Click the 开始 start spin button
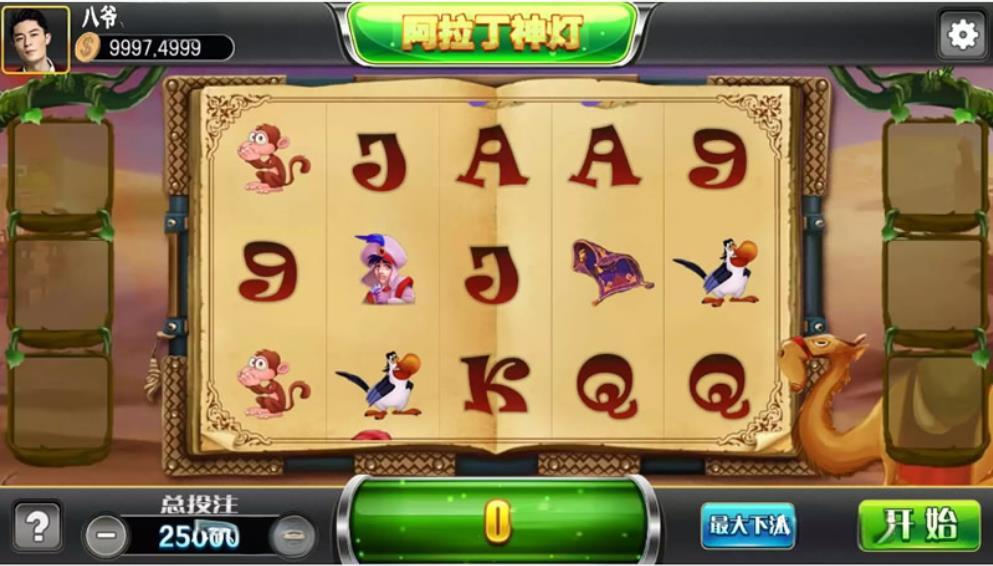Viewport: 993px width, 566px height. [919, 525]
